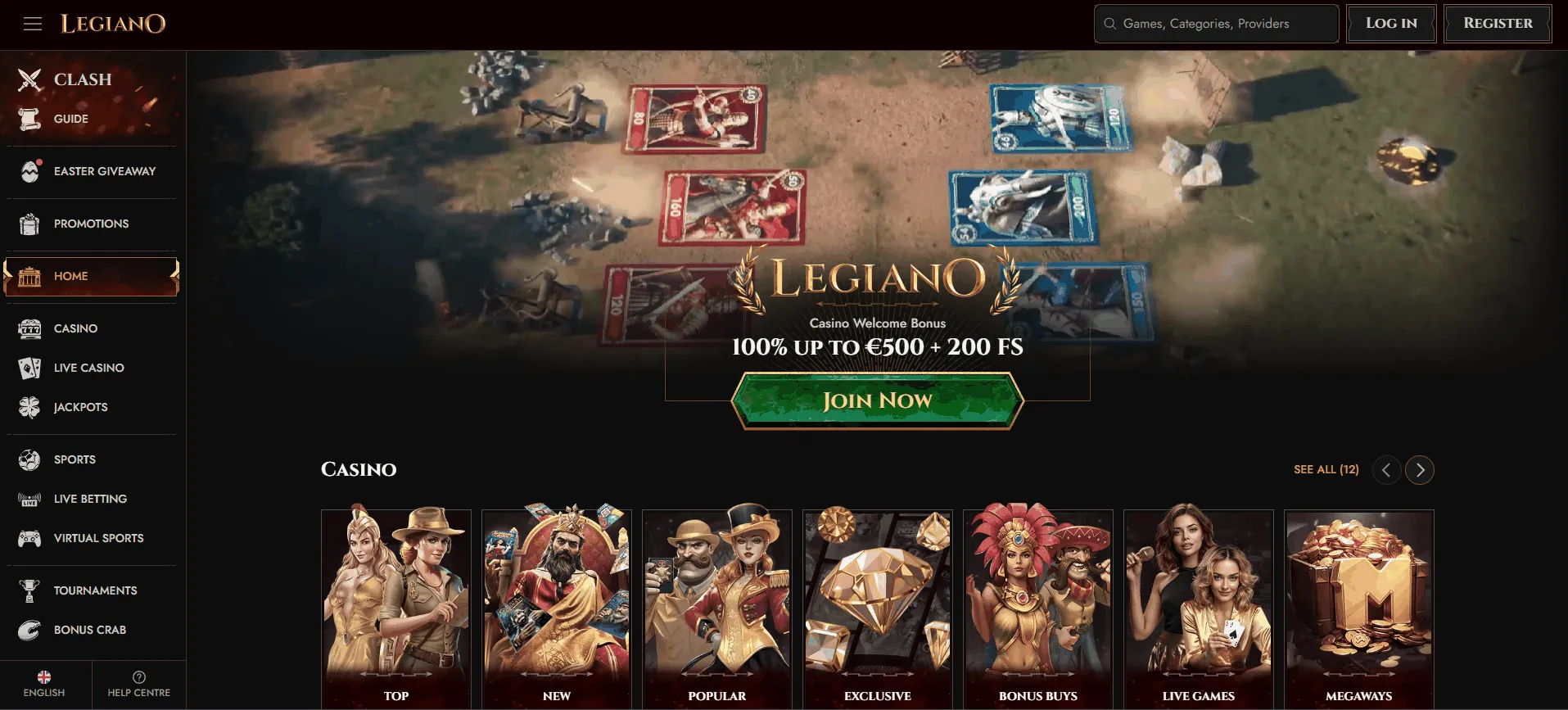Click the Tournaments trophy icon

(30, 590)
